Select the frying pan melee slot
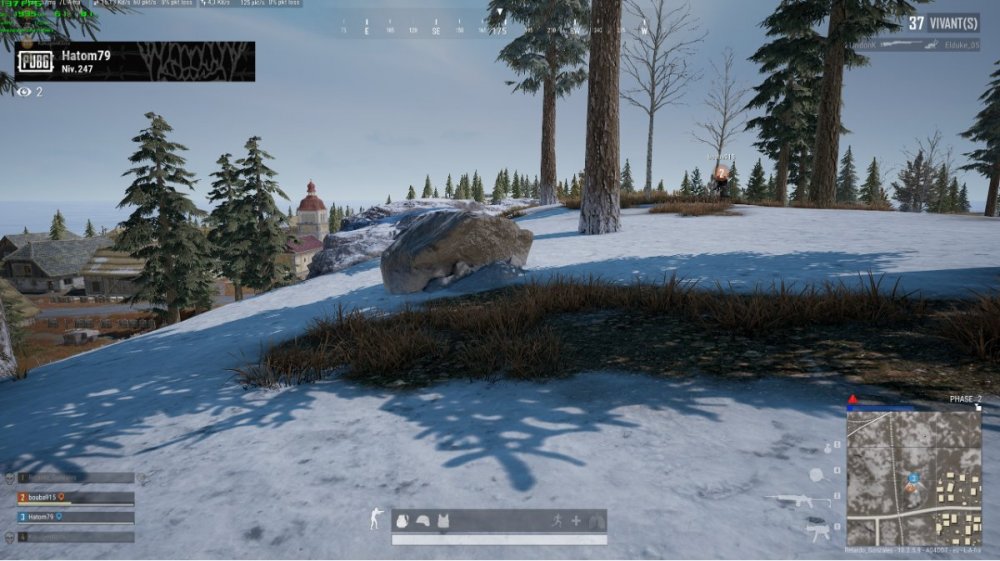 click(x=817, y=473)
